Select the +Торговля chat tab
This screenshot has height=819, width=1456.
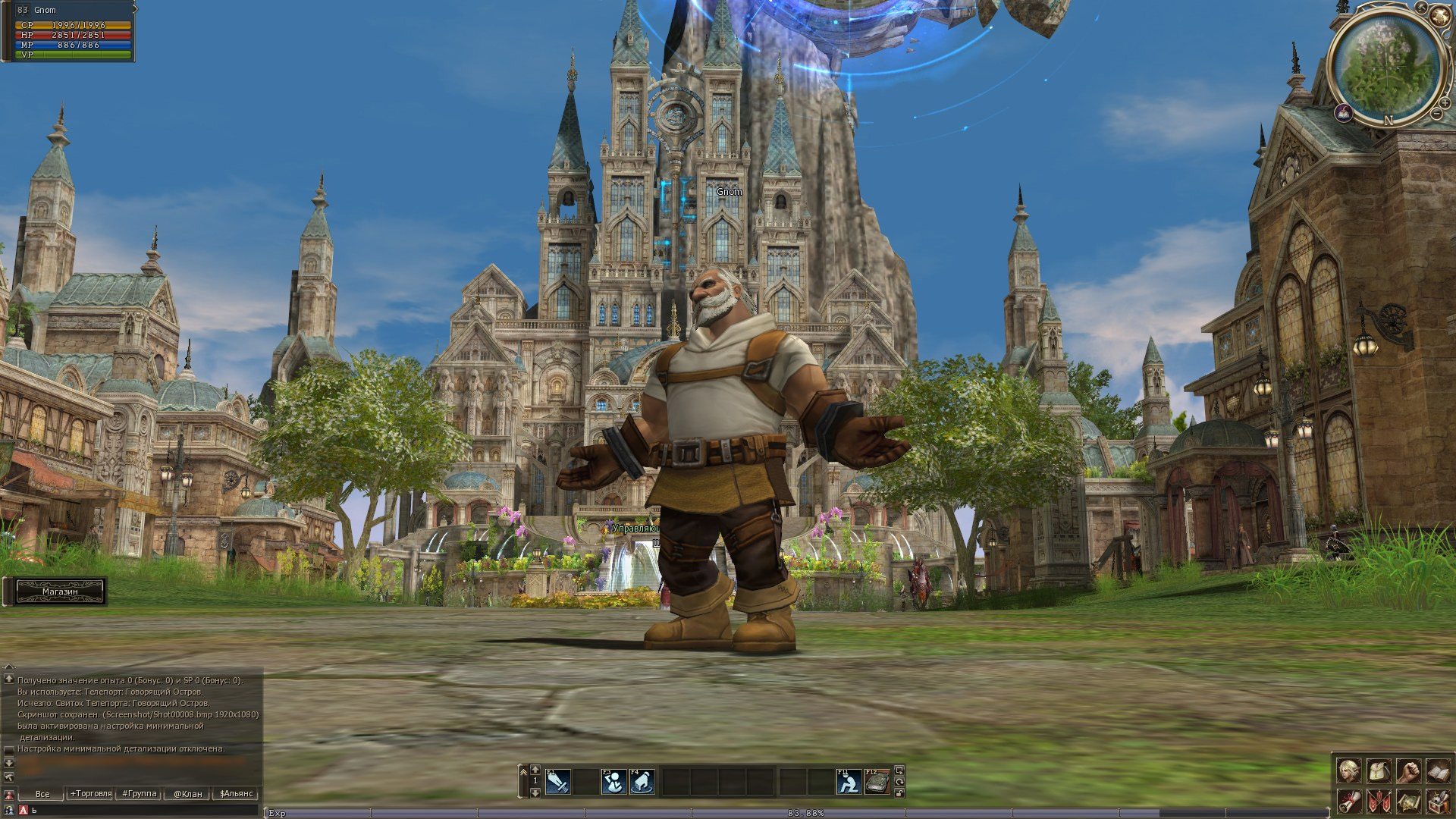pyautogui.click(x=90, y=794)
